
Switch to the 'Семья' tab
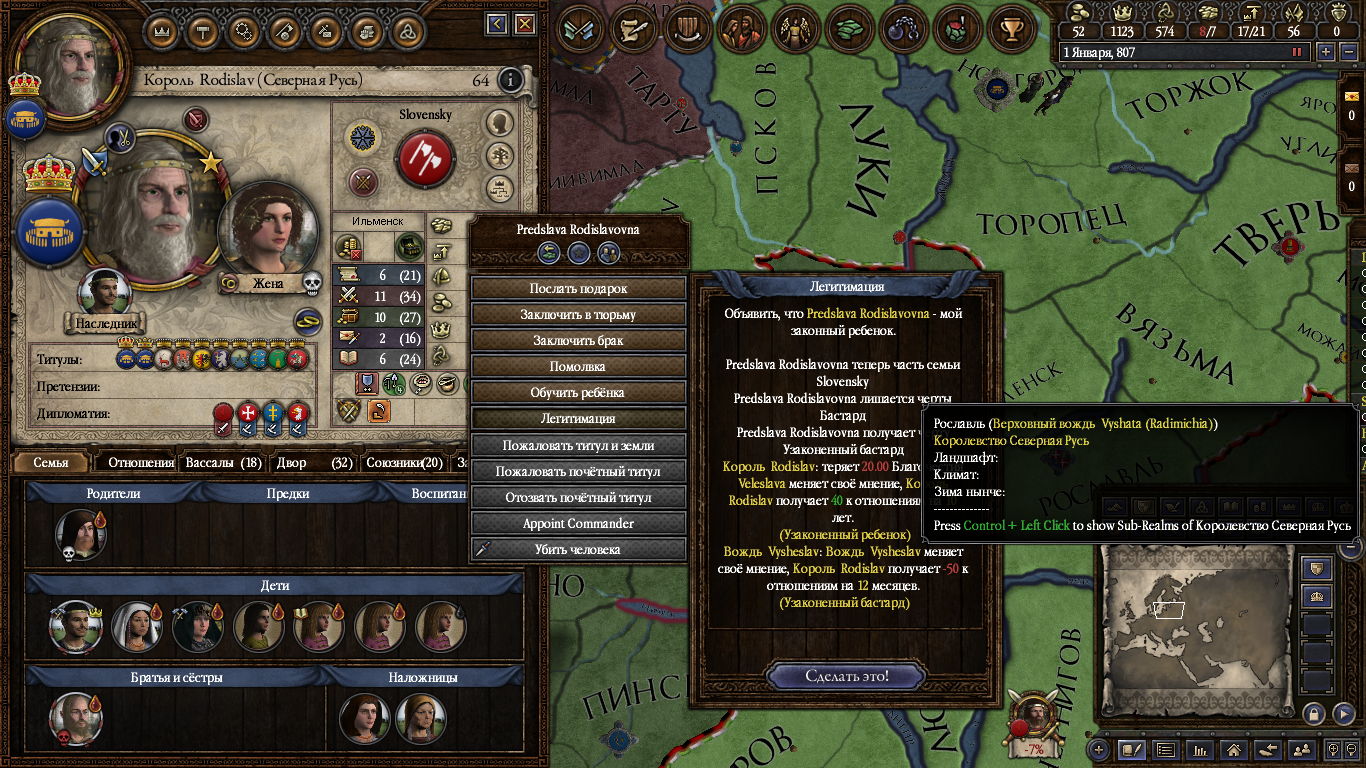click(x=51, y=463)
